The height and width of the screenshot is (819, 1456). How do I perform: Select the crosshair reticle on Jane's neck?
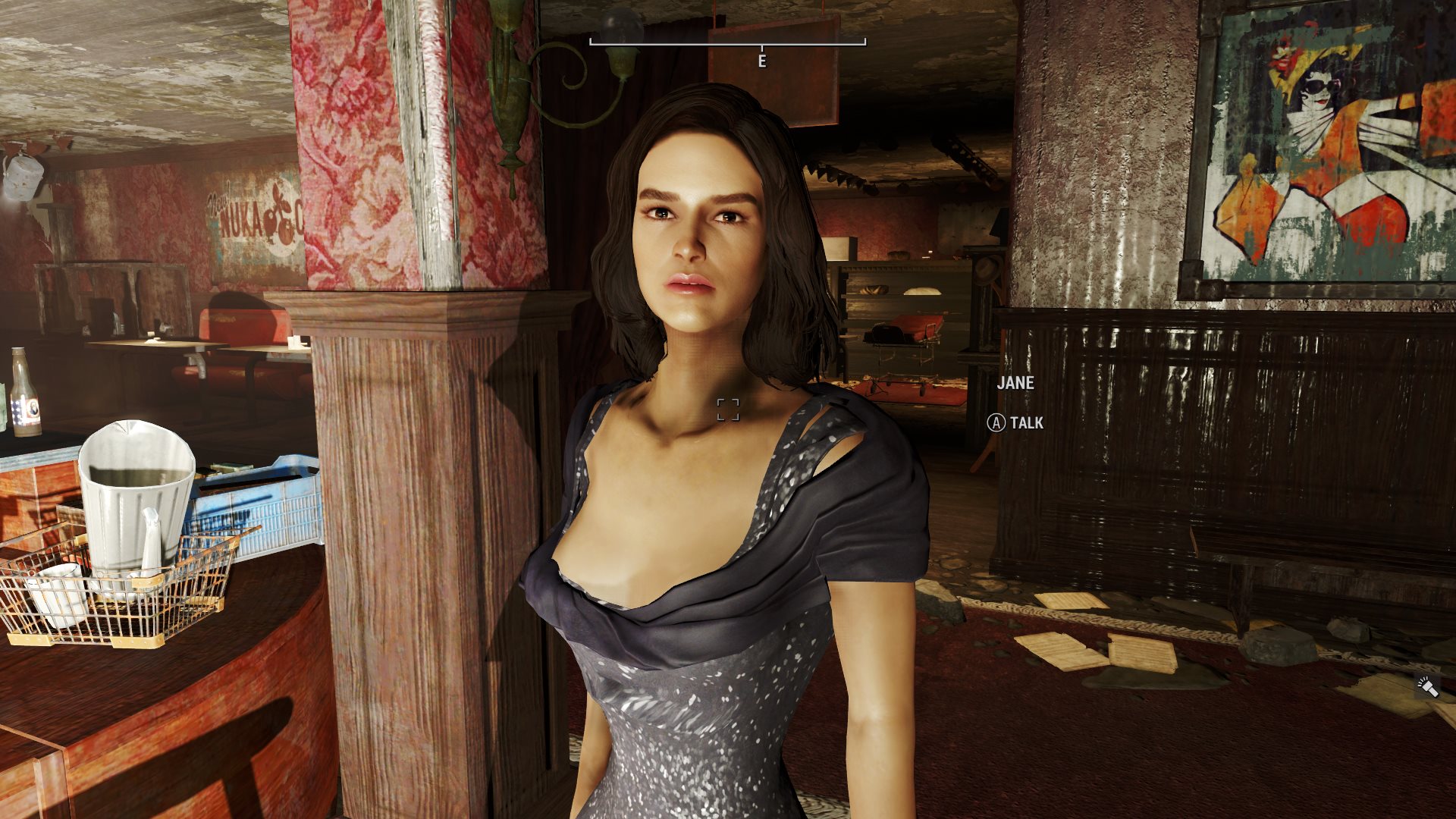pos(729,410)
